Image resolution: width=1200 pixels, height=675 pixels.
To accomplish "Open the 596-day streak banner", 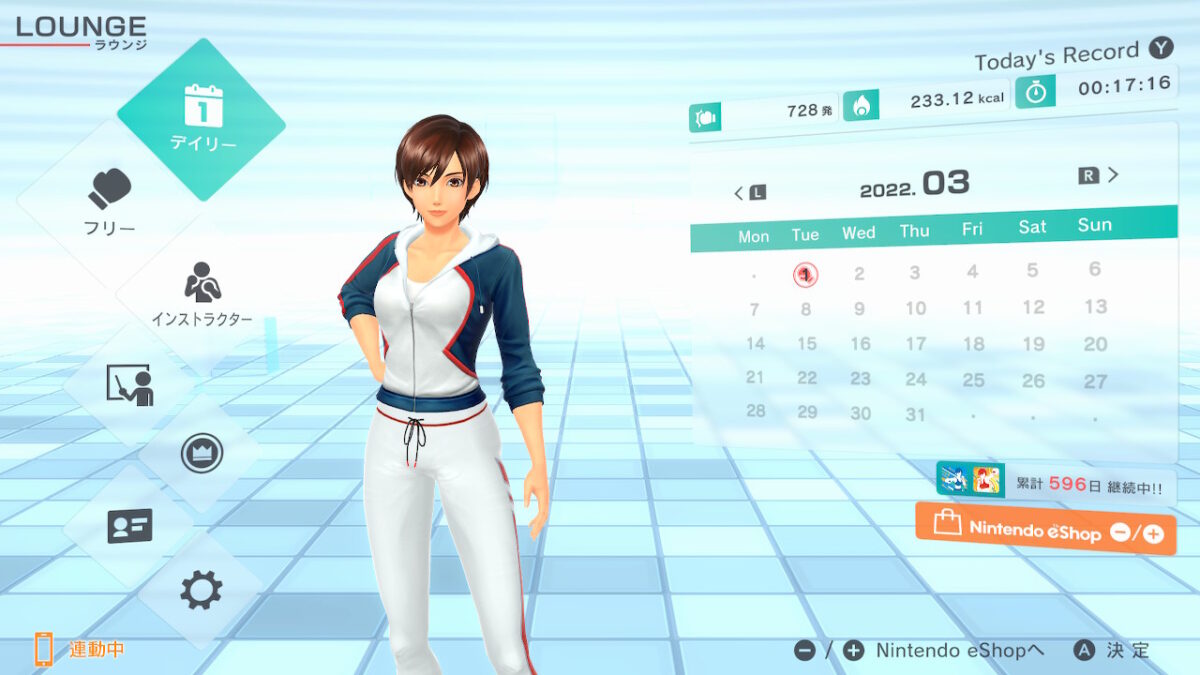I will (x=1054, y=483).
